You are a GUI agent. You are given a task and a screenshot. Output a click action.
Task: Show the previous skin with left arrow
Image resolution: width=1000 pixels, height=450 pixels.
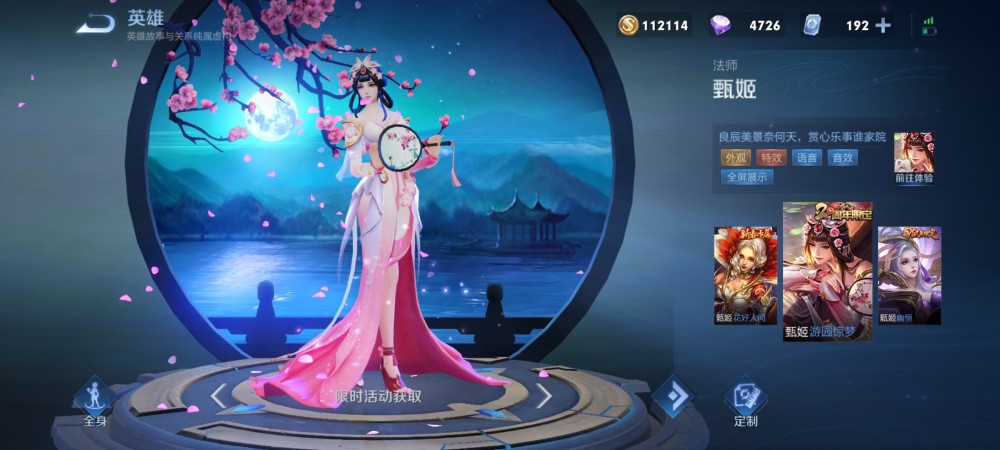[x=219, y=397]
